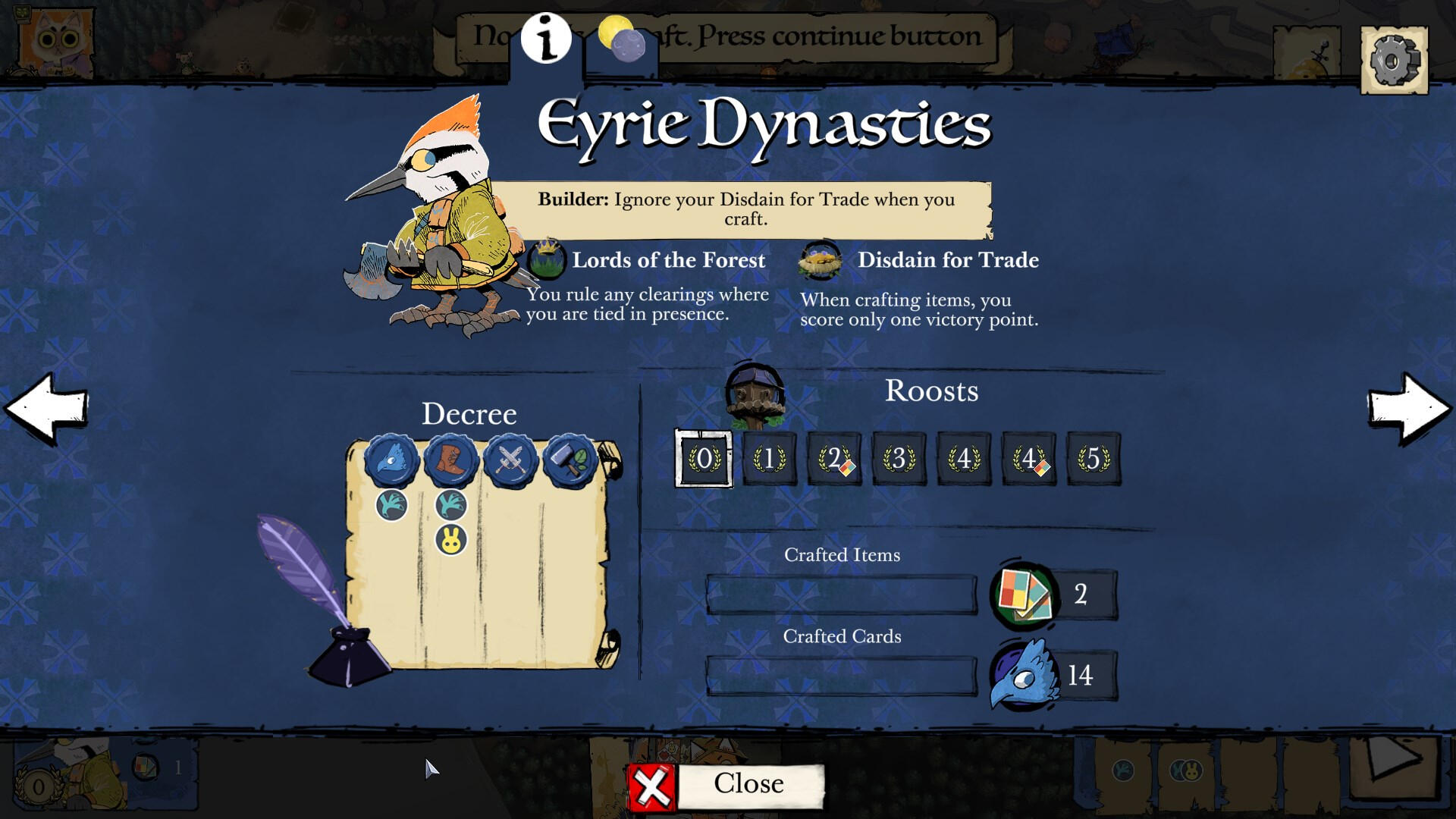This screenshot has height=819, width=1456.
Task: Select the Move boot decree column icon
Action: pos(450,460)
